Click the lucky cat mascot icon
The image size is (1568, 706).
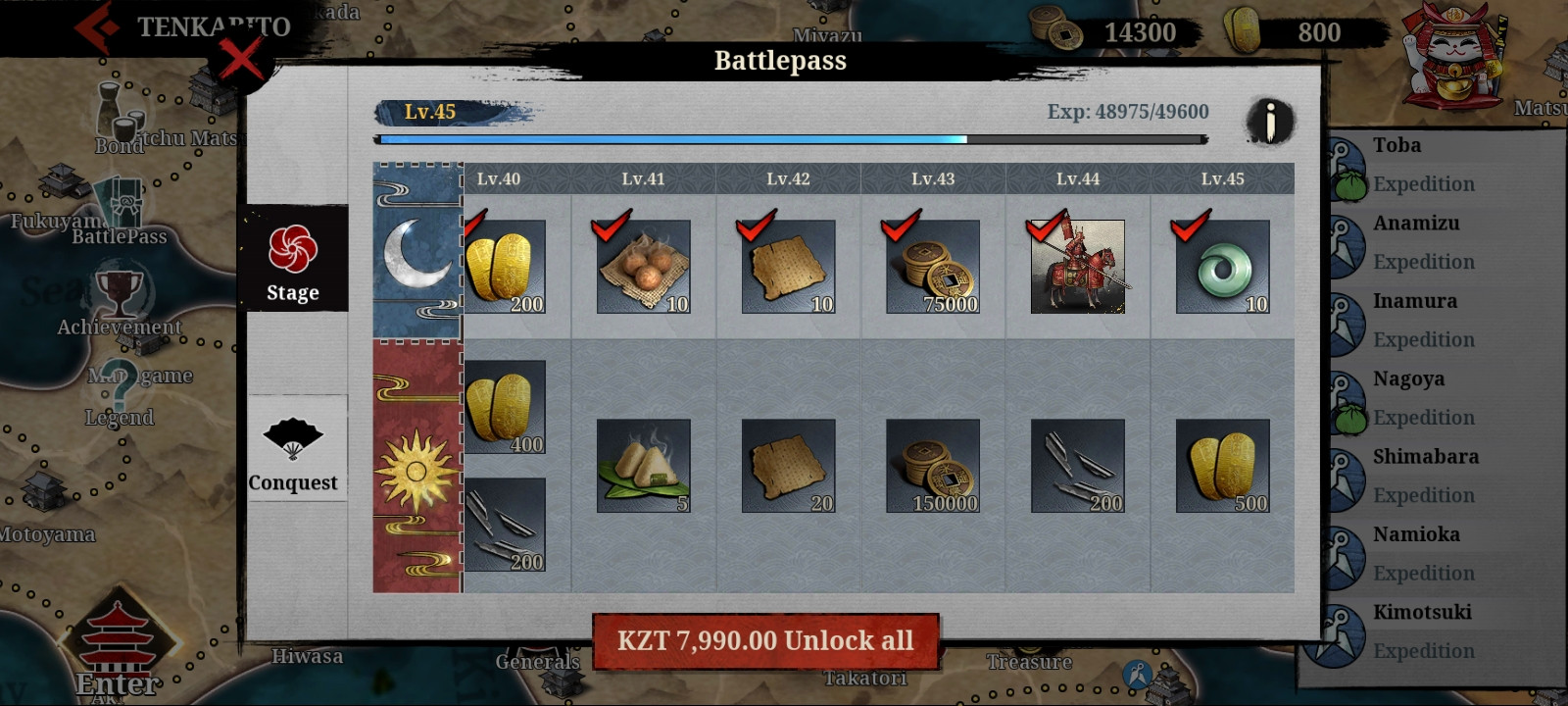1453,56
